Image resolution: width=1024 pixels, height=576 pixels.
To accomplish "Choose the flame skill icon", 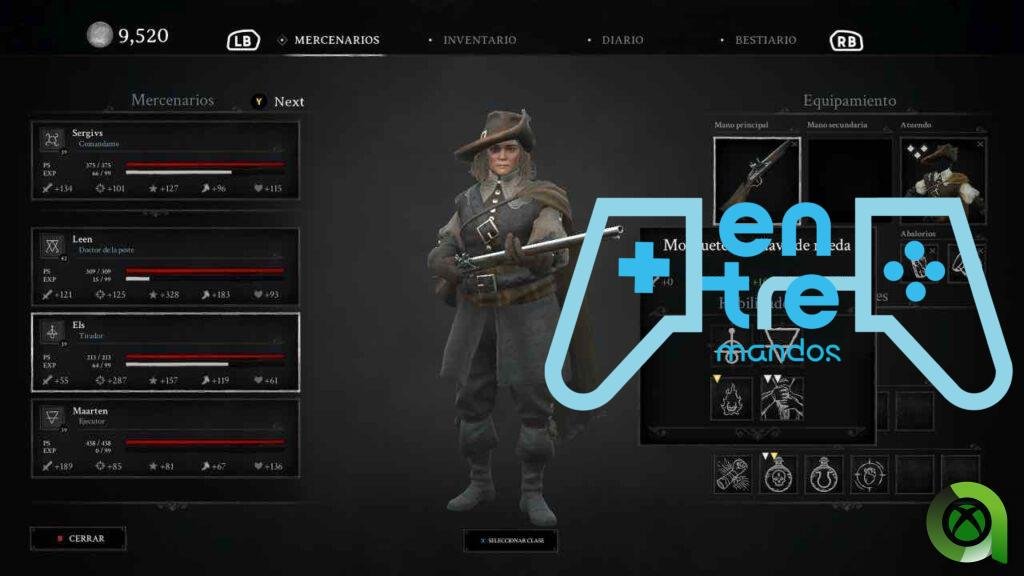I will click(x=731, y=398).
